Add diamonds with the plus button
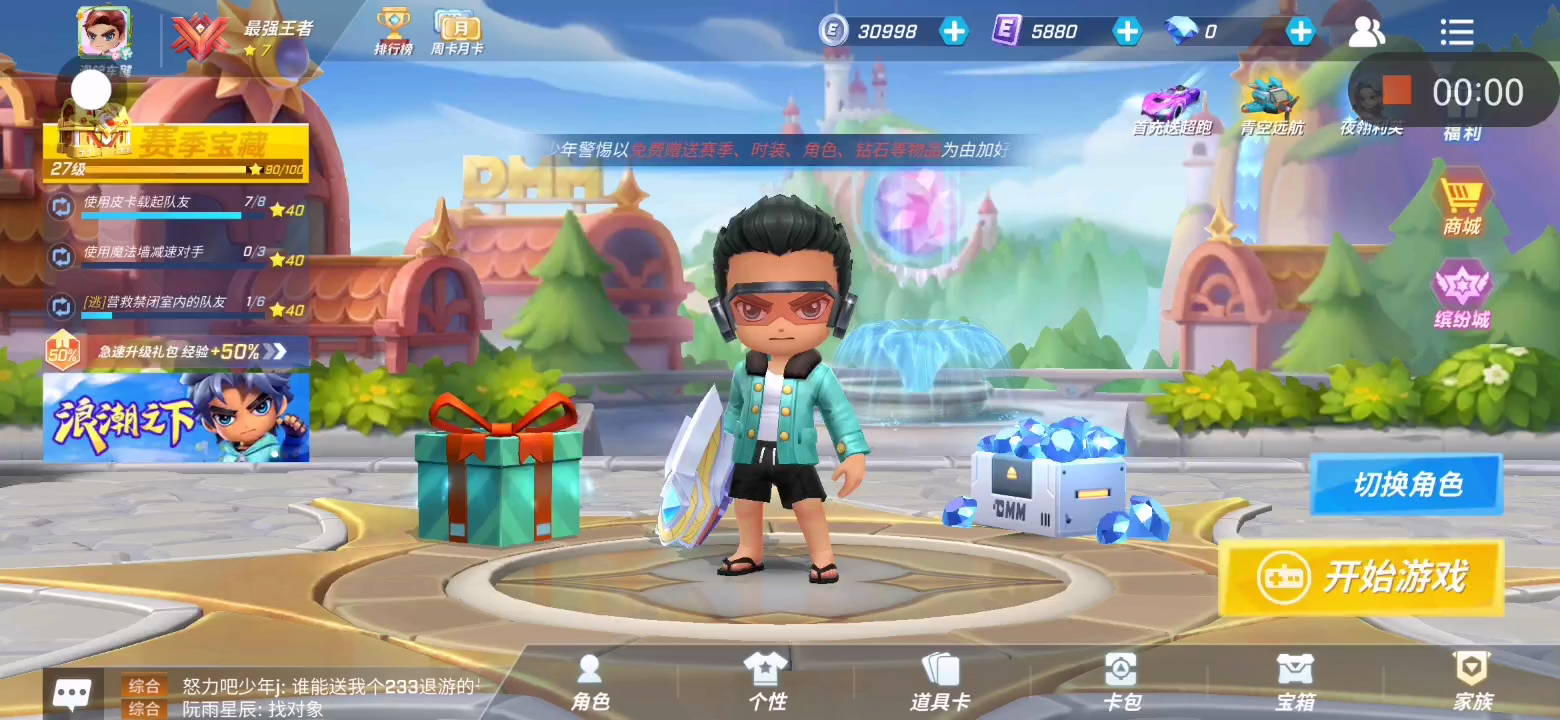 1300,31
